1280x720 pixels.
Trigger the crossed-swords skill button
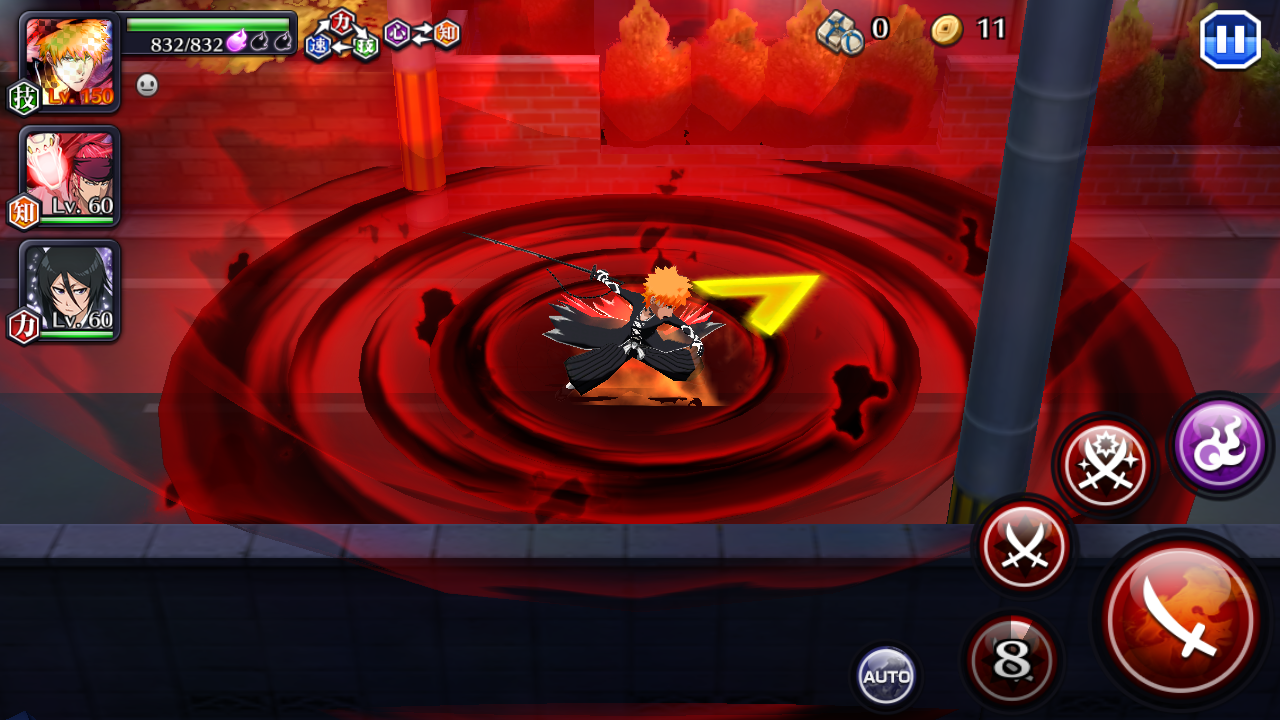pos(1022,546)
